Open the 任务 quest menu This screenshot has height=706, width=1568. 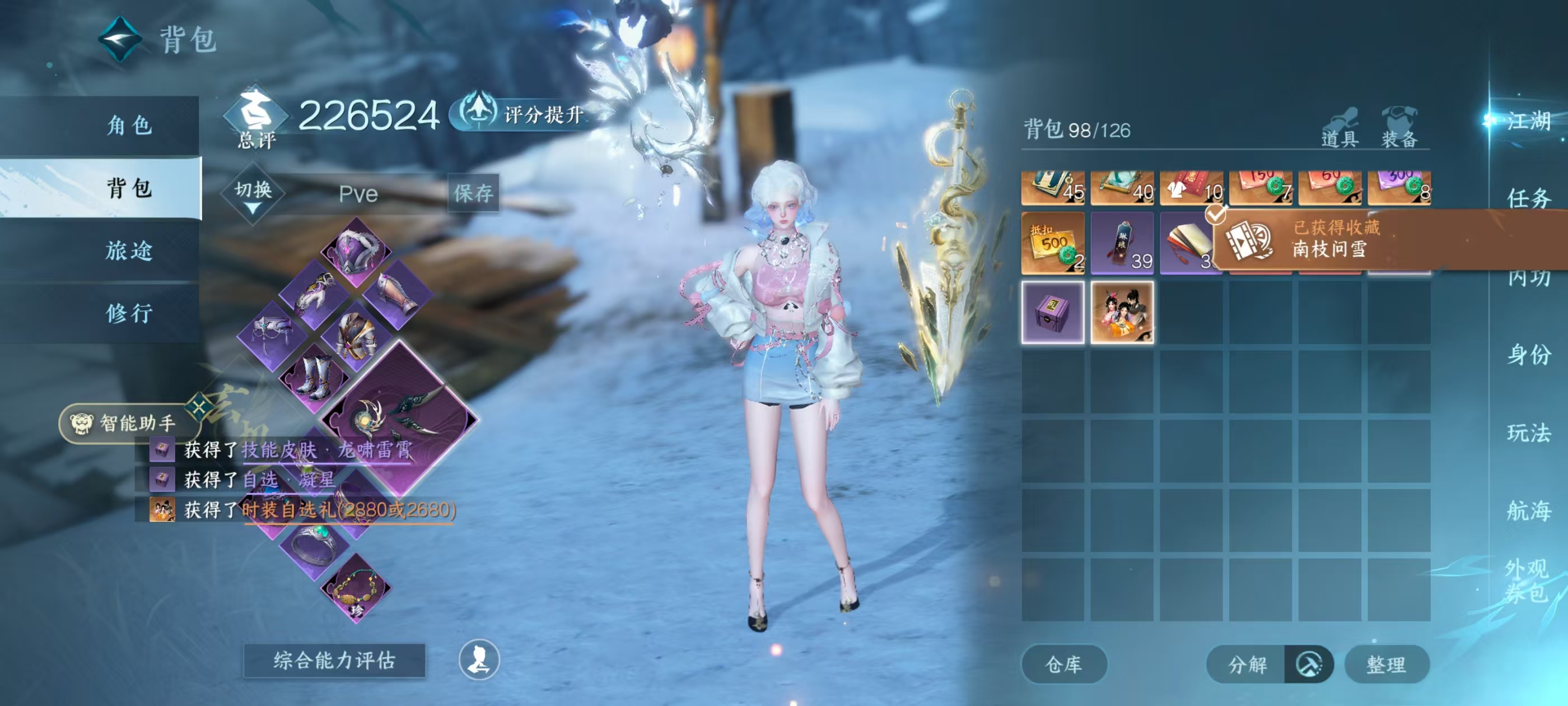(1528, 198)
